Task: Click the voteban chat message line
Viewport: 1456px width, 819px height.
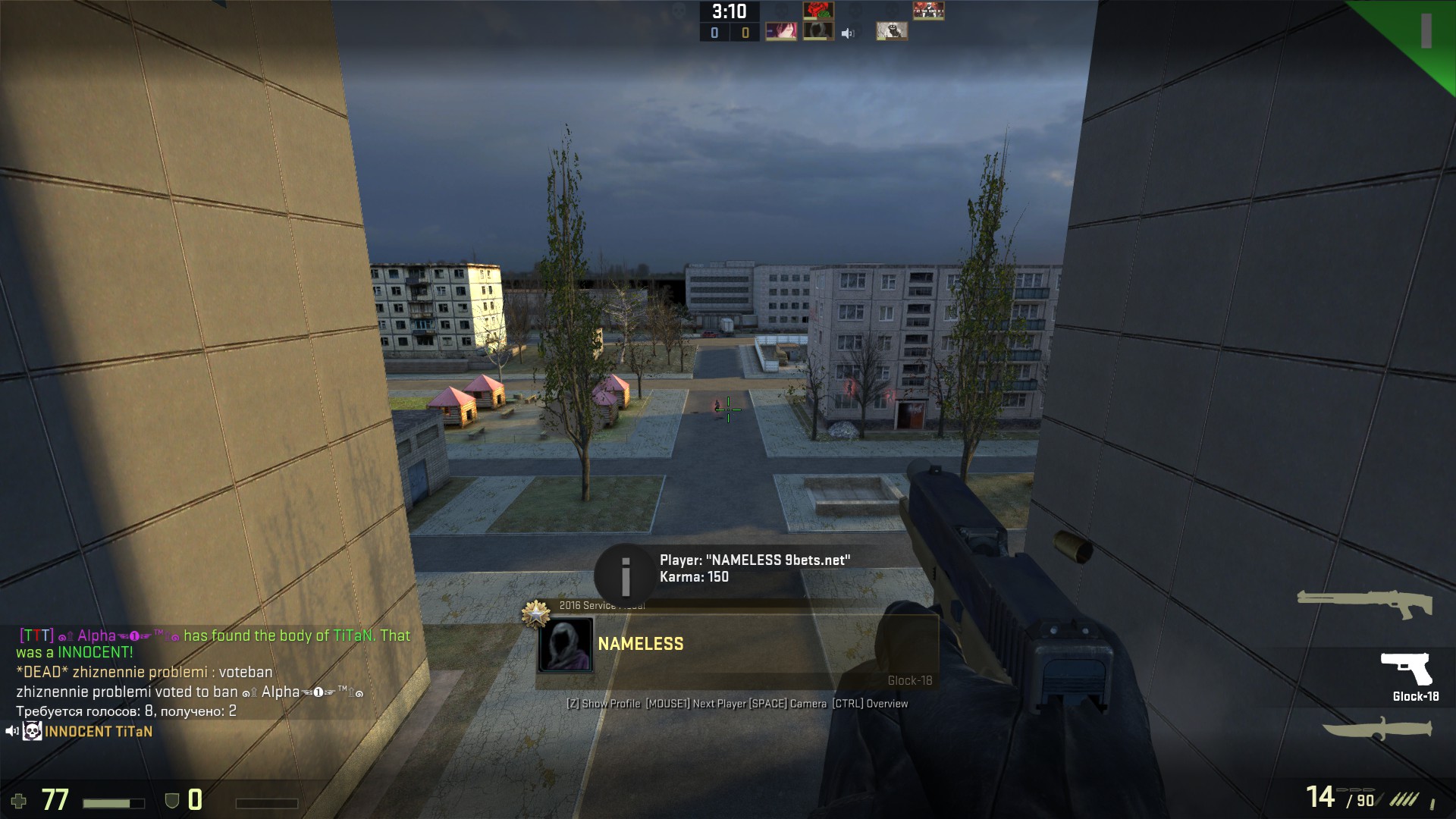Action: pyautogui.click(x=144, y=673)
